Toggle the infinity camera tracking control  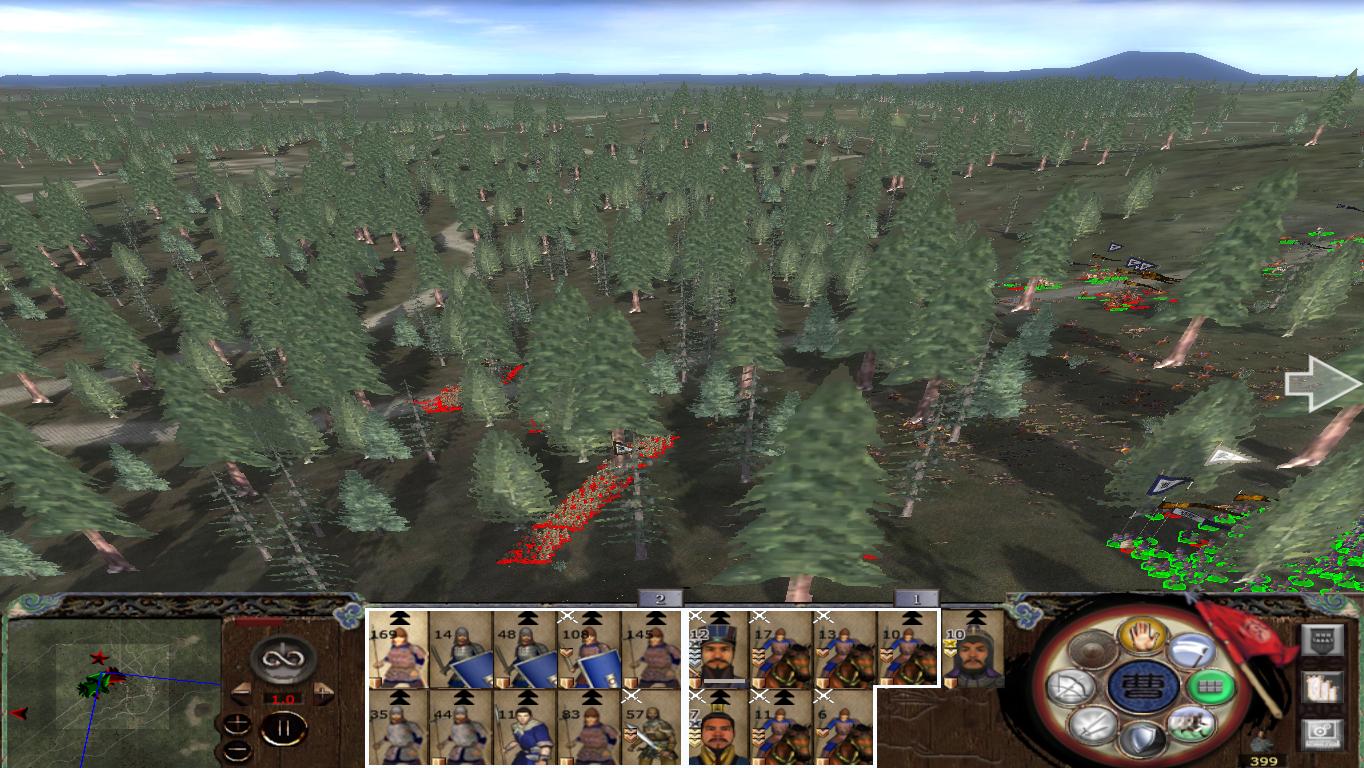coord(282,660)
